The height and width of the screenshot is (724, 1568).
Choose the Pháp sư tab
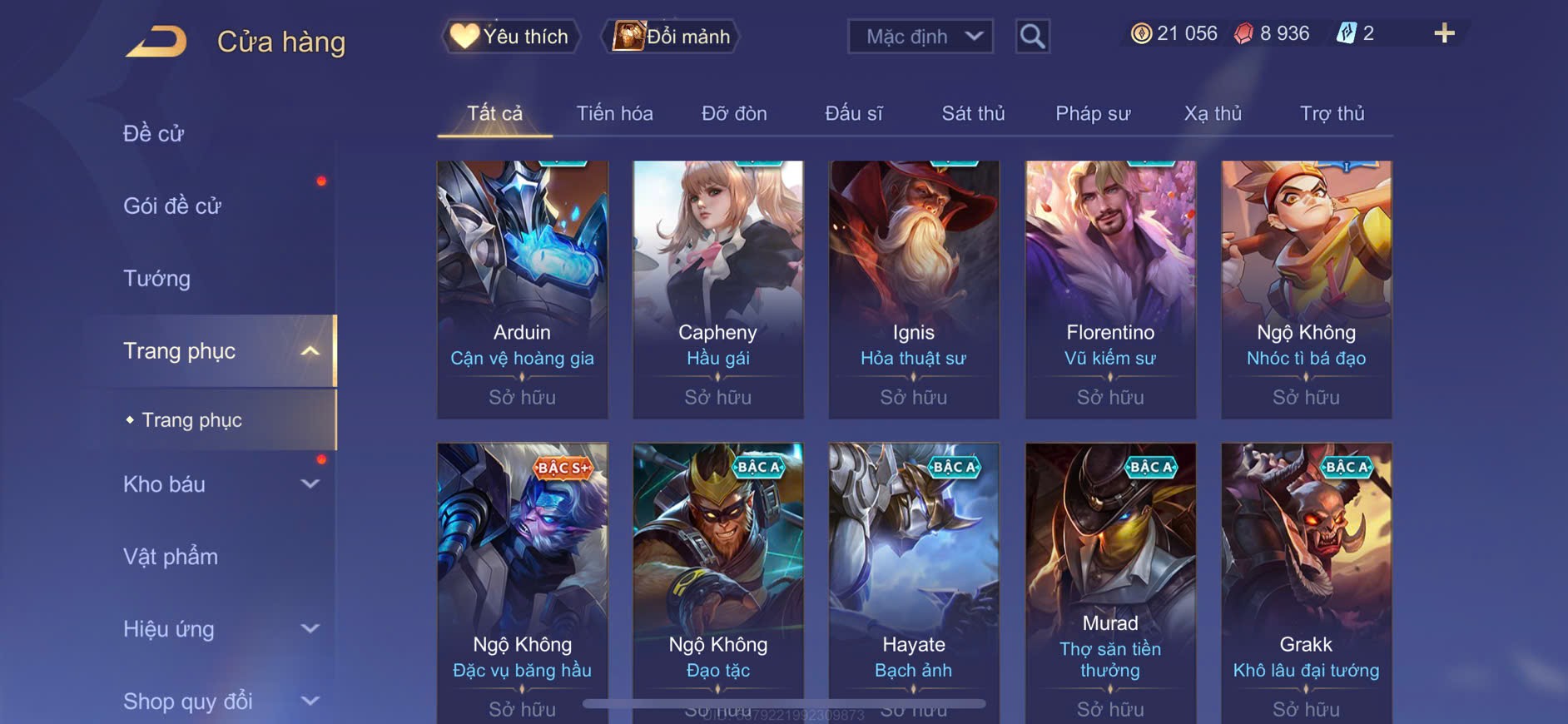1093,113
